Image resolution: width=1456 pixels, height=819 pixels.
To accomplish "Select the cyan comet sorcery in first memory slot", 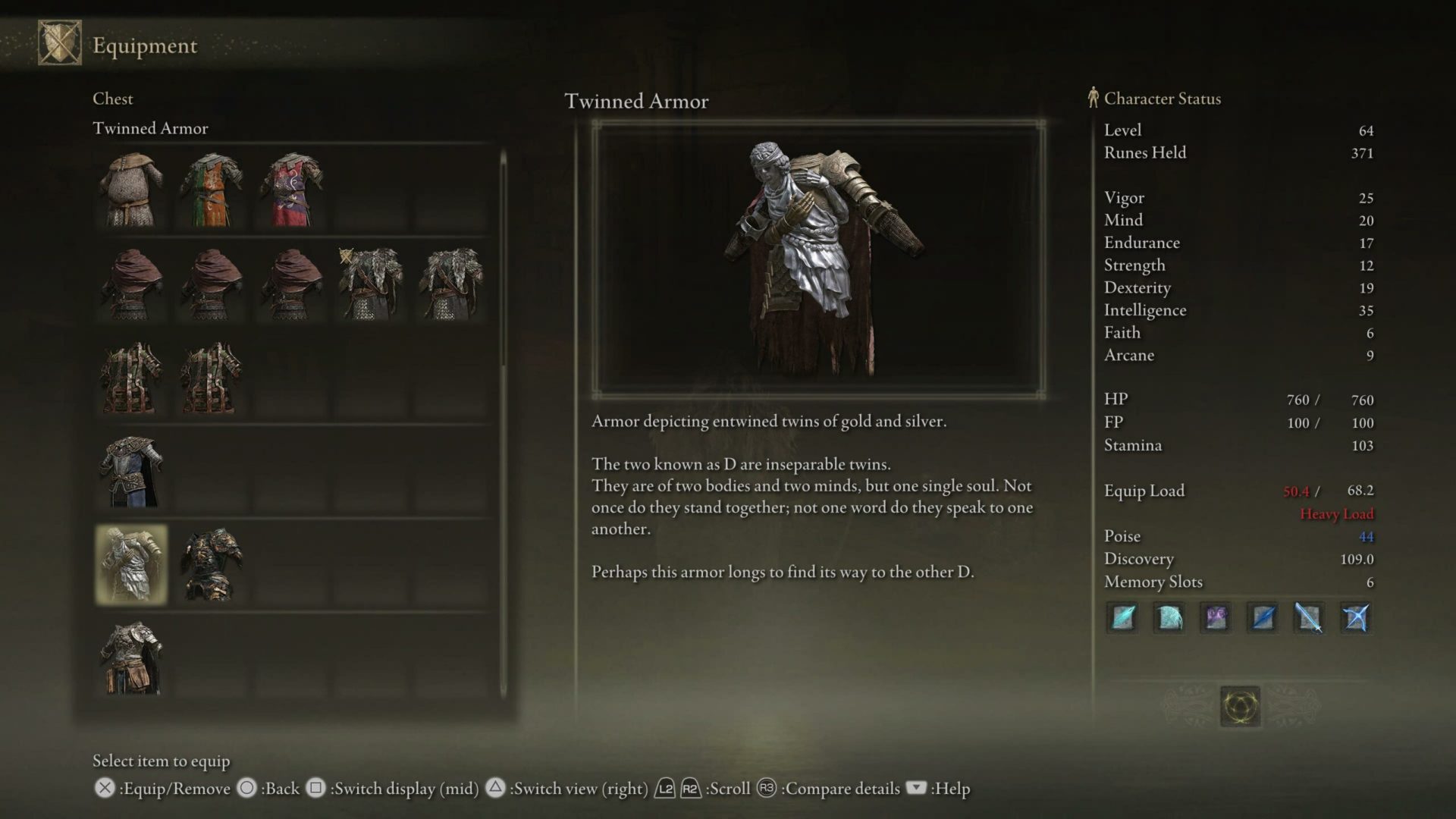I will tap(1122, 618).
